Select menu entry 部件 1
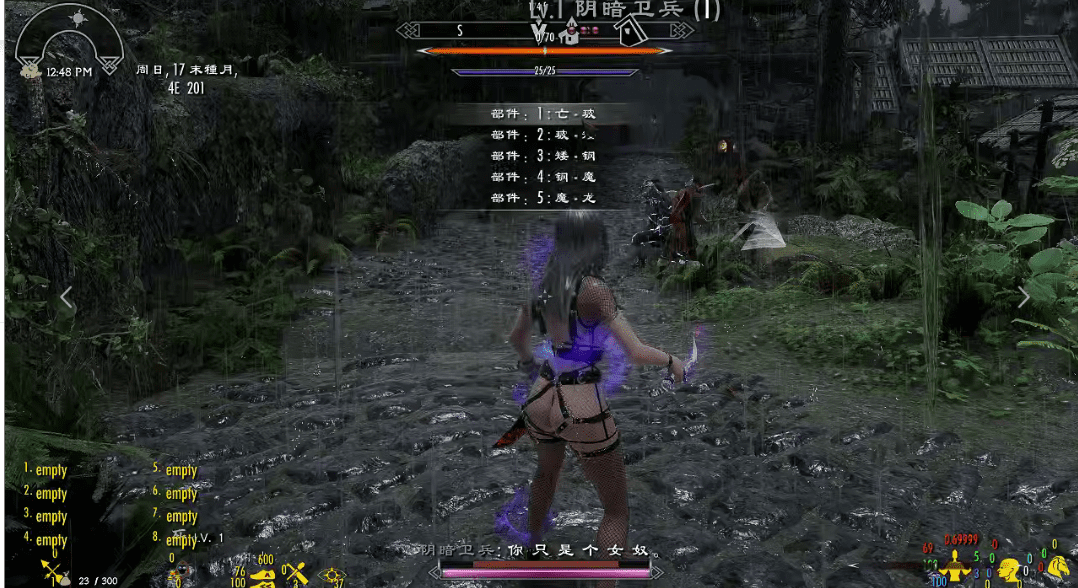The width and height of the screenshot is (1078, 588). coord(543,114)
